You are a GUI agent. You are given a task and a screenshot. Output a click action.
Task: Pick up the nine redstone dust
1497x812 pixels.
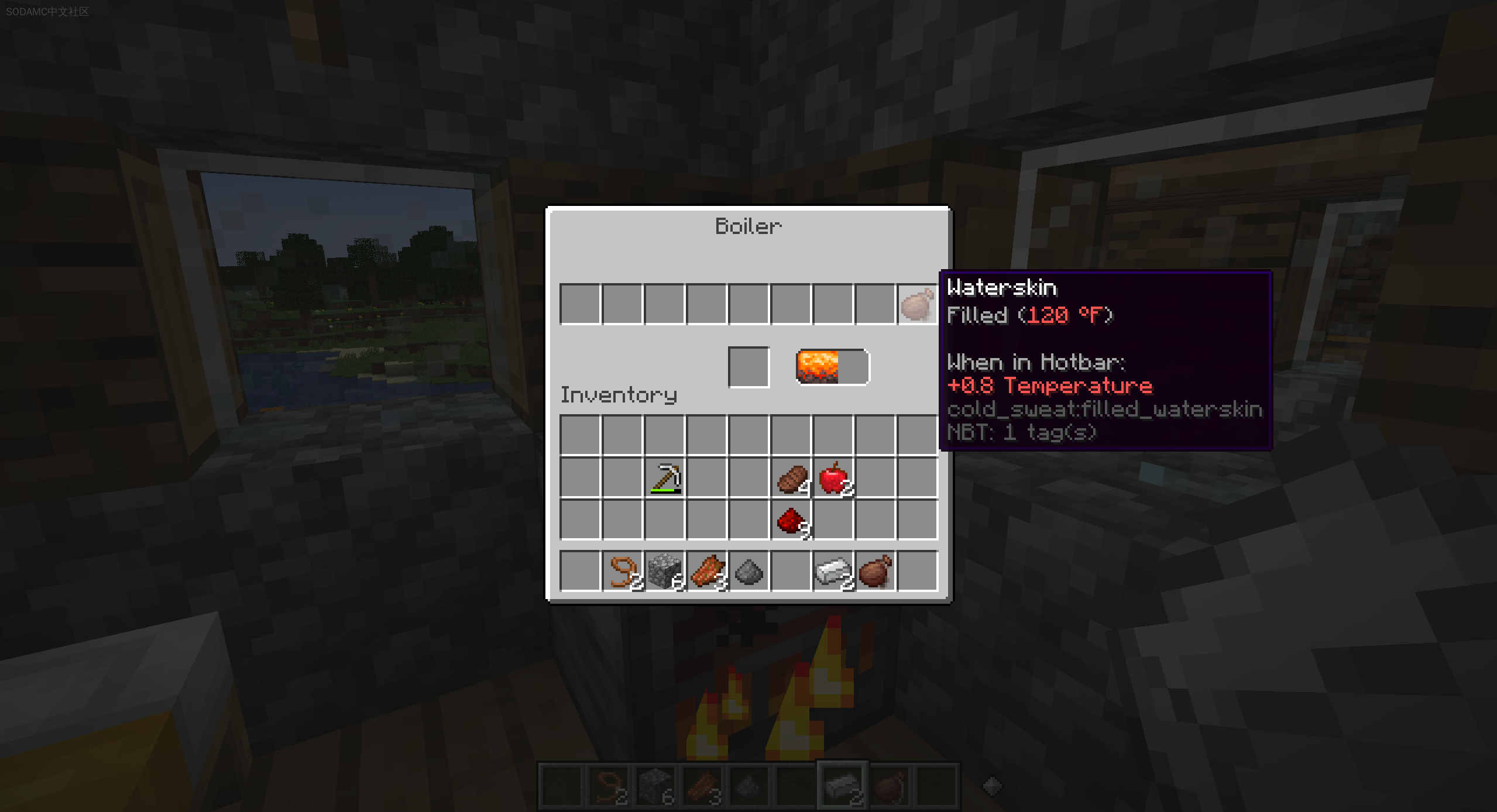[791, 521]
